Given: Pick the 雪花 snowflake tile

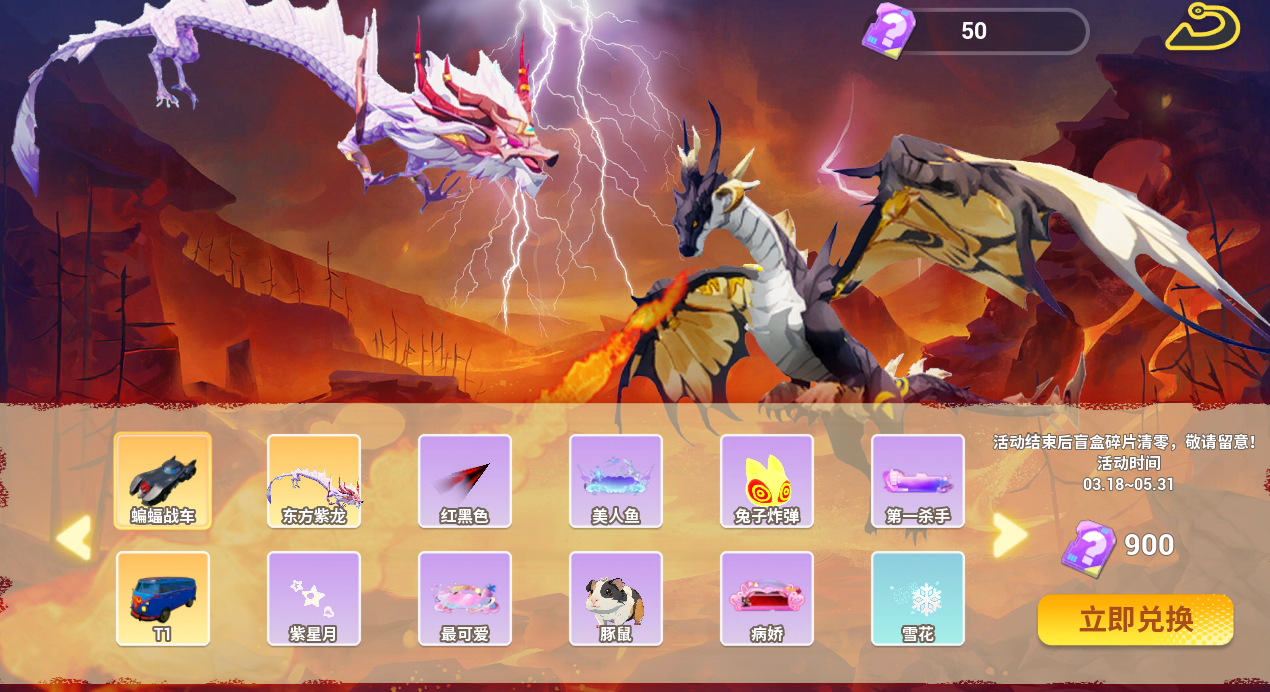Looking at the screenshot, I should pos(918,598).
